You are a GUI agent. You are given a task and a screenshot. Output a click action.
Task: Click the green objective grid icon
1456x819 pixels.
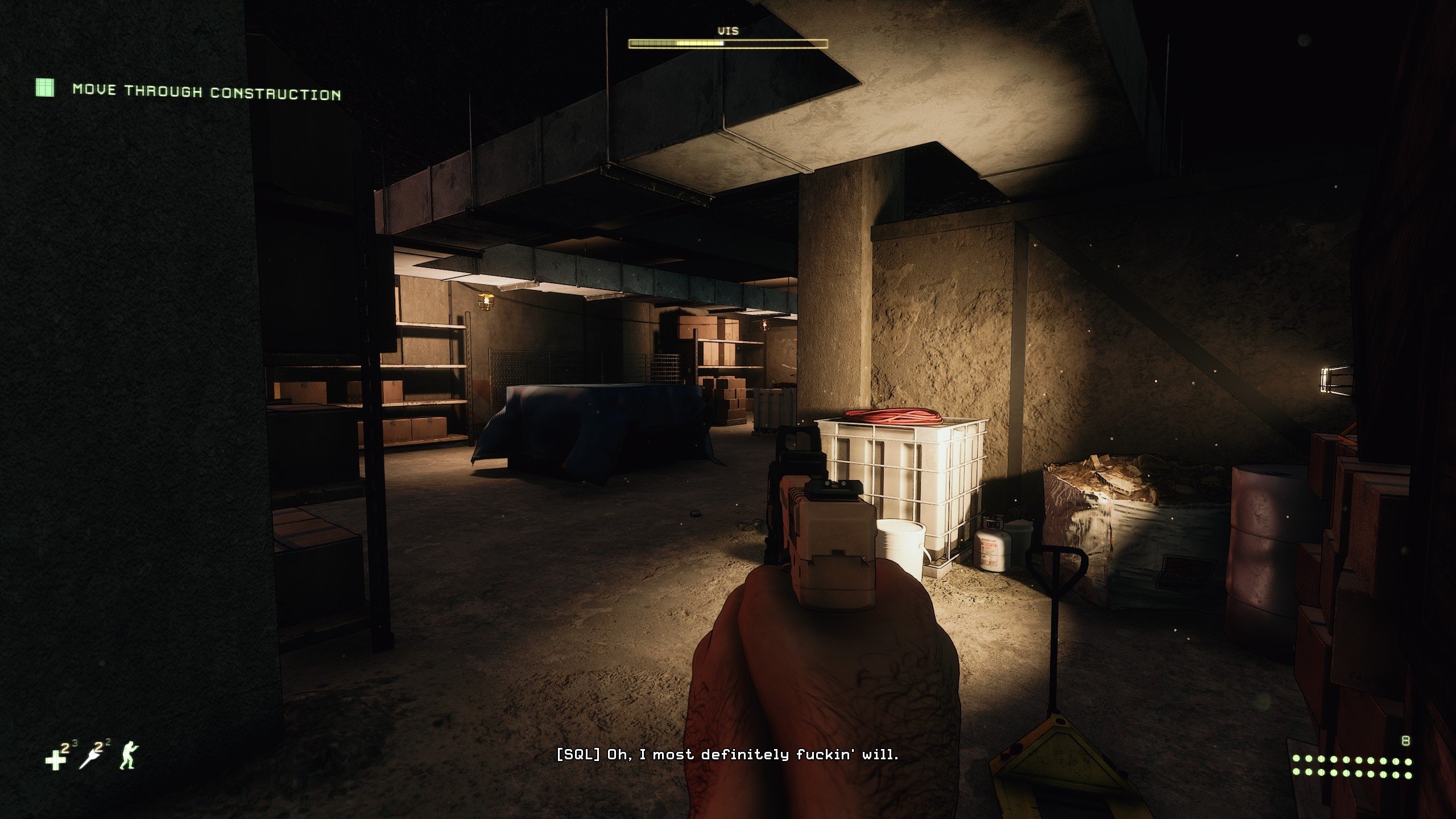coord(45,88)
